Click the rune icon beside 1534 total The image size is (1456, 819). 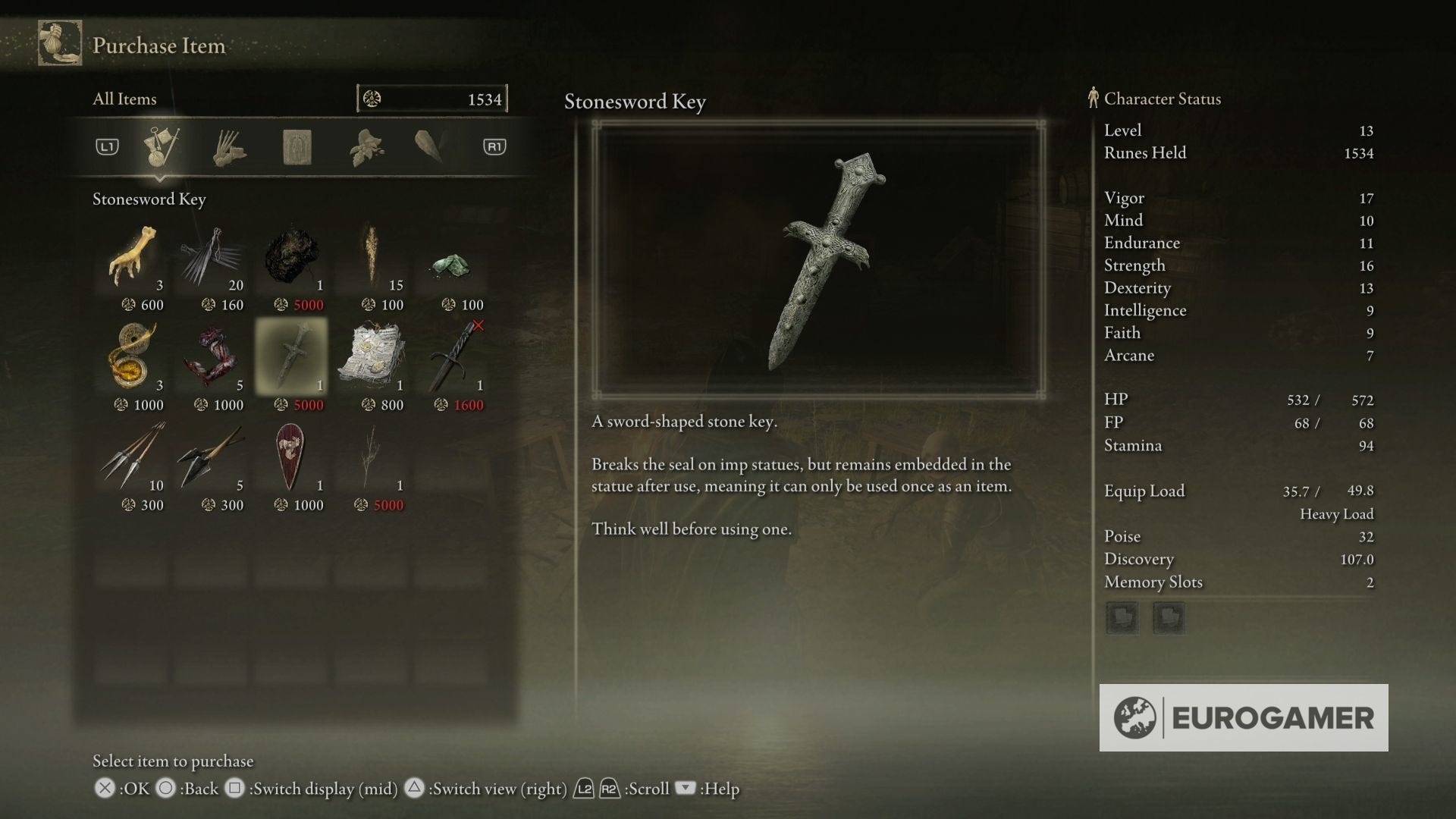click(x=372, y=98)
